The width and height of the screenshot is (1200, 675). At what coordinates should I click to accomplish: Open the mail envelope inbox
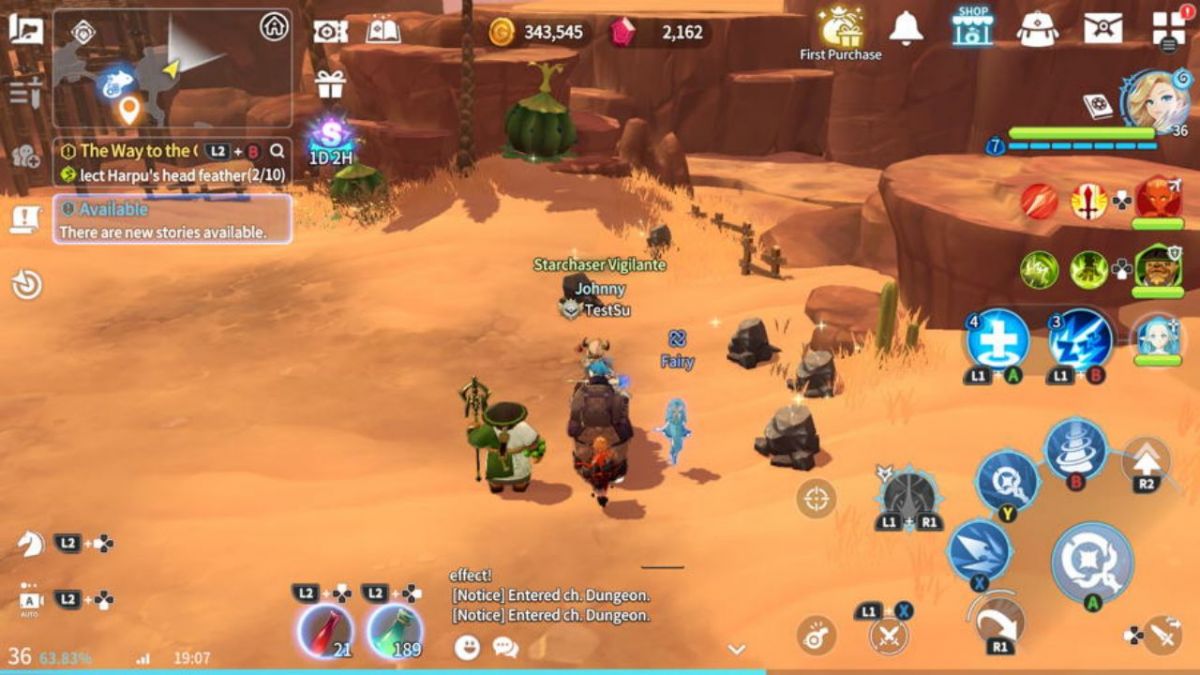click(1102, 28)
